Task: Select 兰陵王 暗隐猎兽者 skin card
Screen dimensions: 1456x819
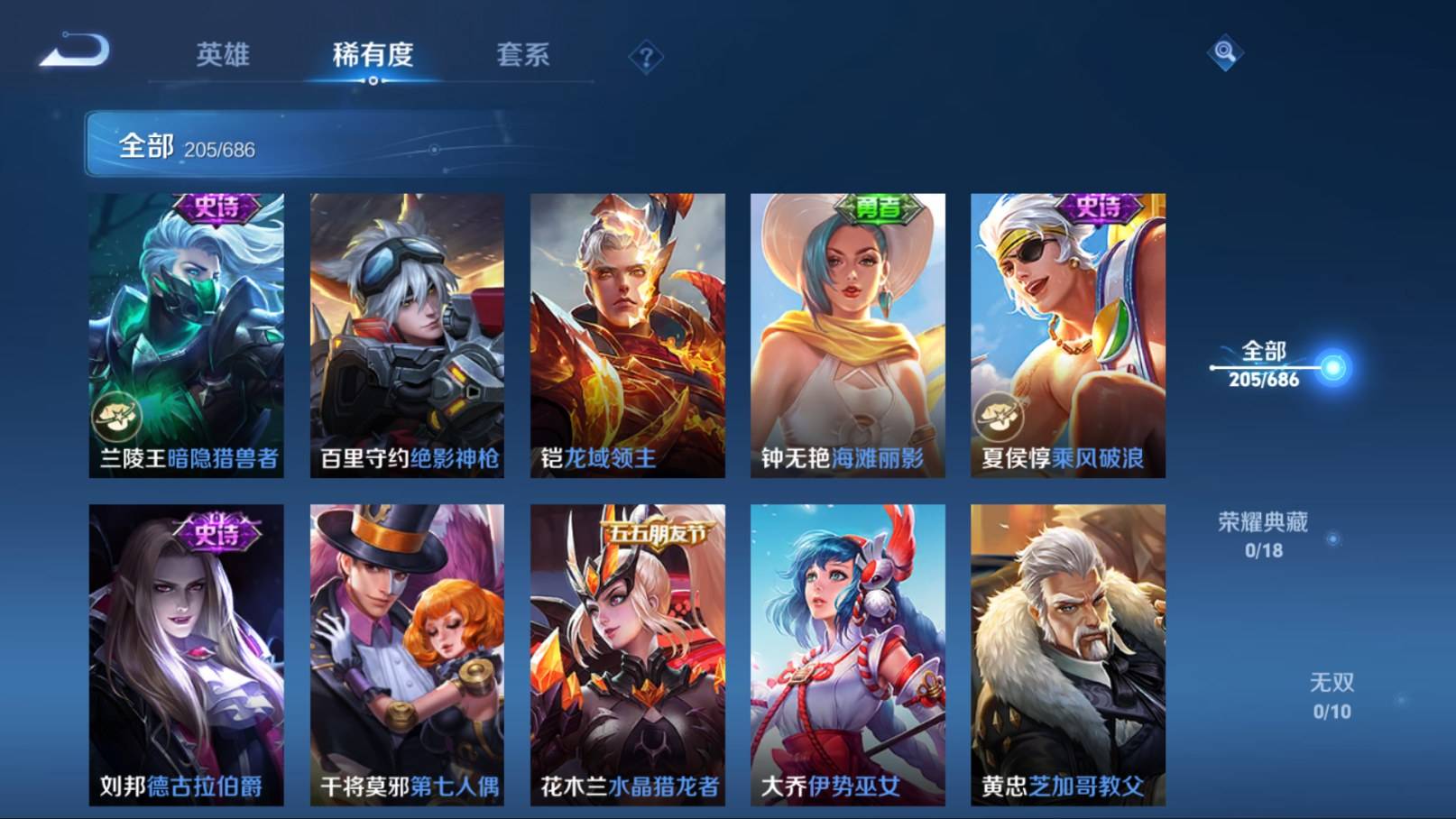Action: pos(187,335)
